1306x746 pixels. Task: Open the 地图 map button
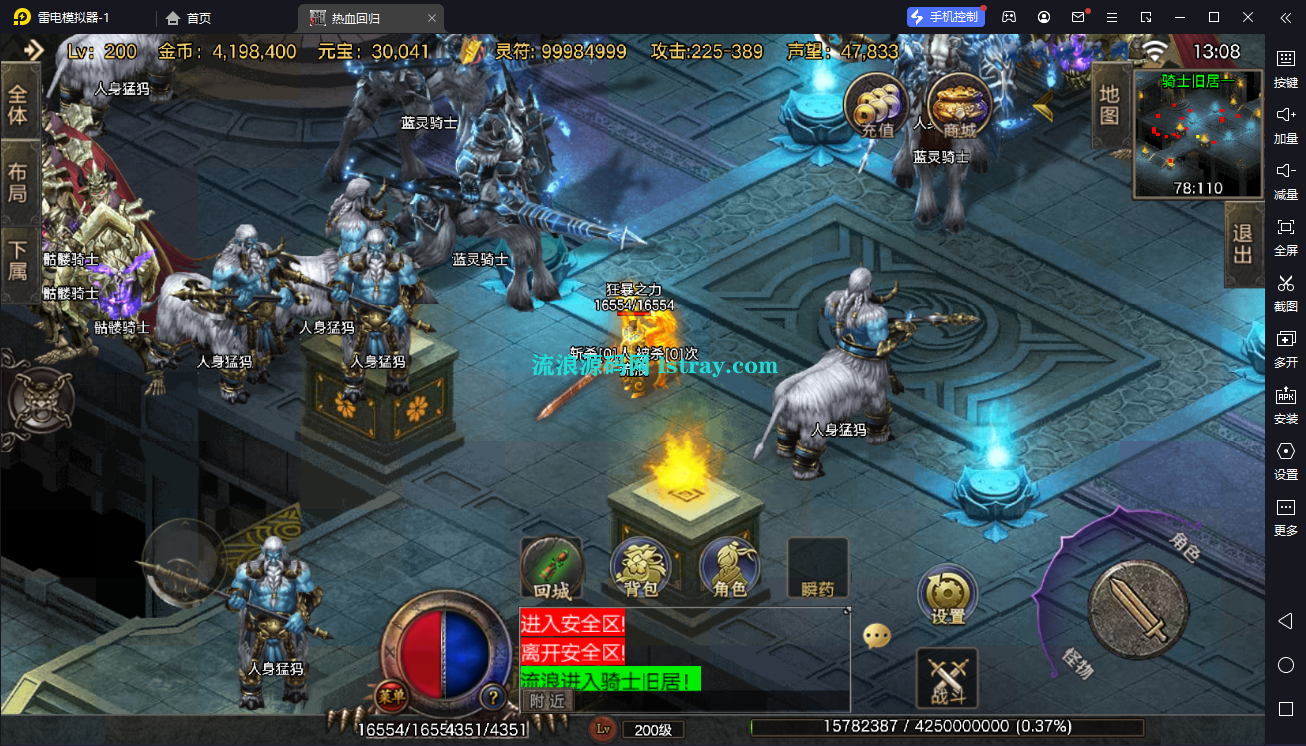coord(1109,104)
